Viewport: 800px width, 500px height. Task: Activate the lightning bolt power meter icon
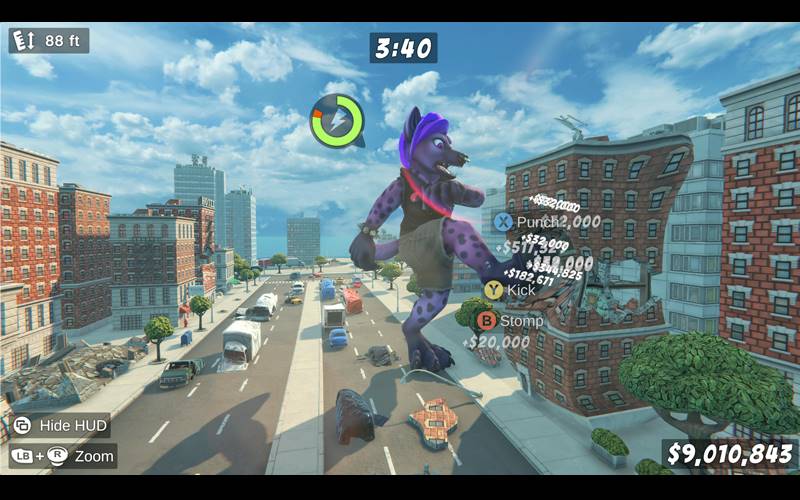coord(337,121)
